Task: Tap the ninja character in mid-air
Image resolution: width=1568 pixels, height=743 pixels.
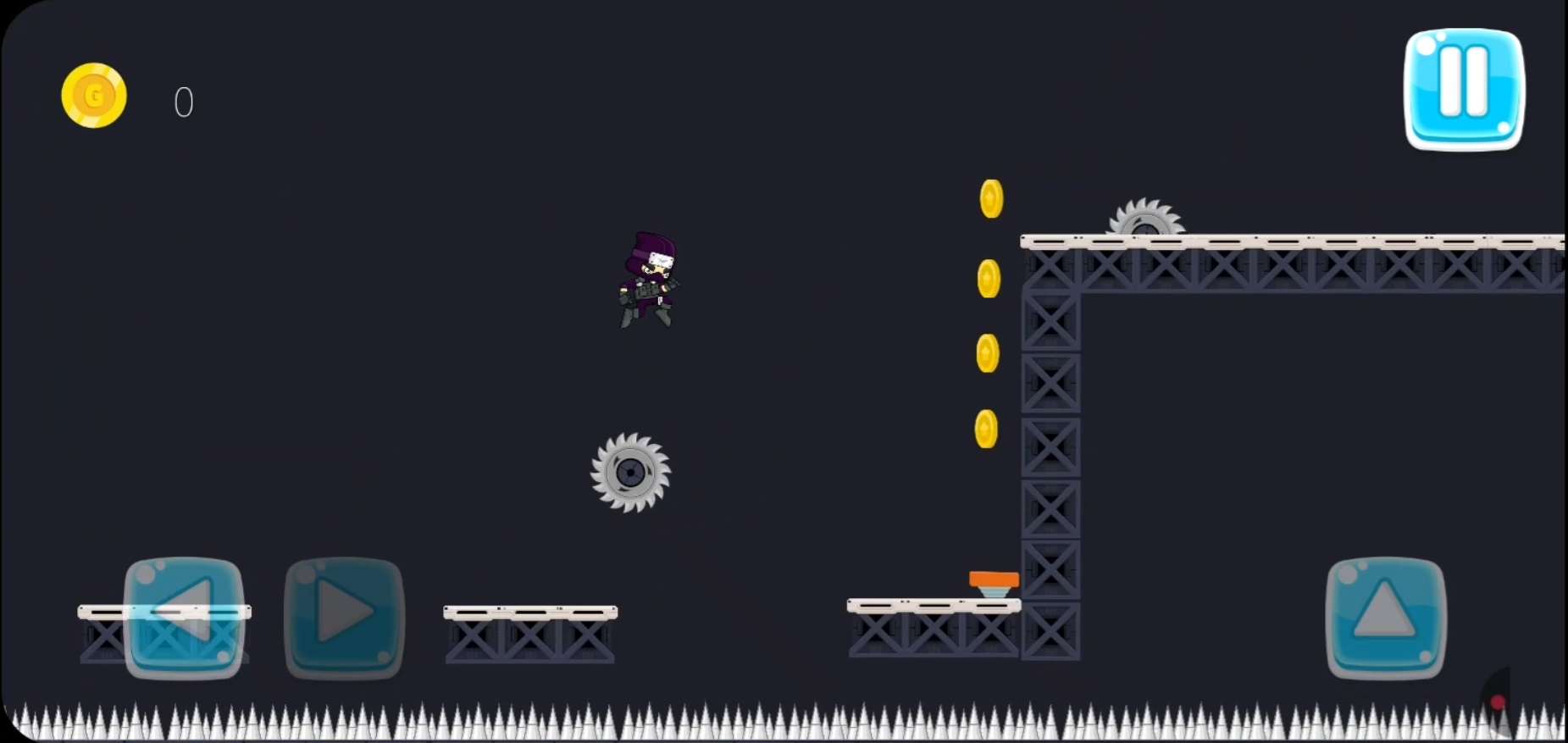Action: coord(648,280)
